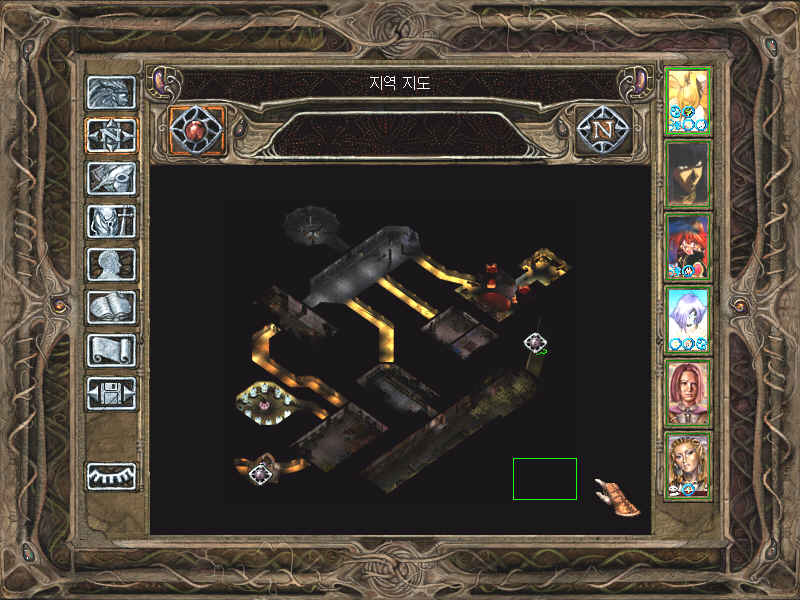Select the compass area map sidebar button
The image size is (800, 600).
[x=111, y=135]
